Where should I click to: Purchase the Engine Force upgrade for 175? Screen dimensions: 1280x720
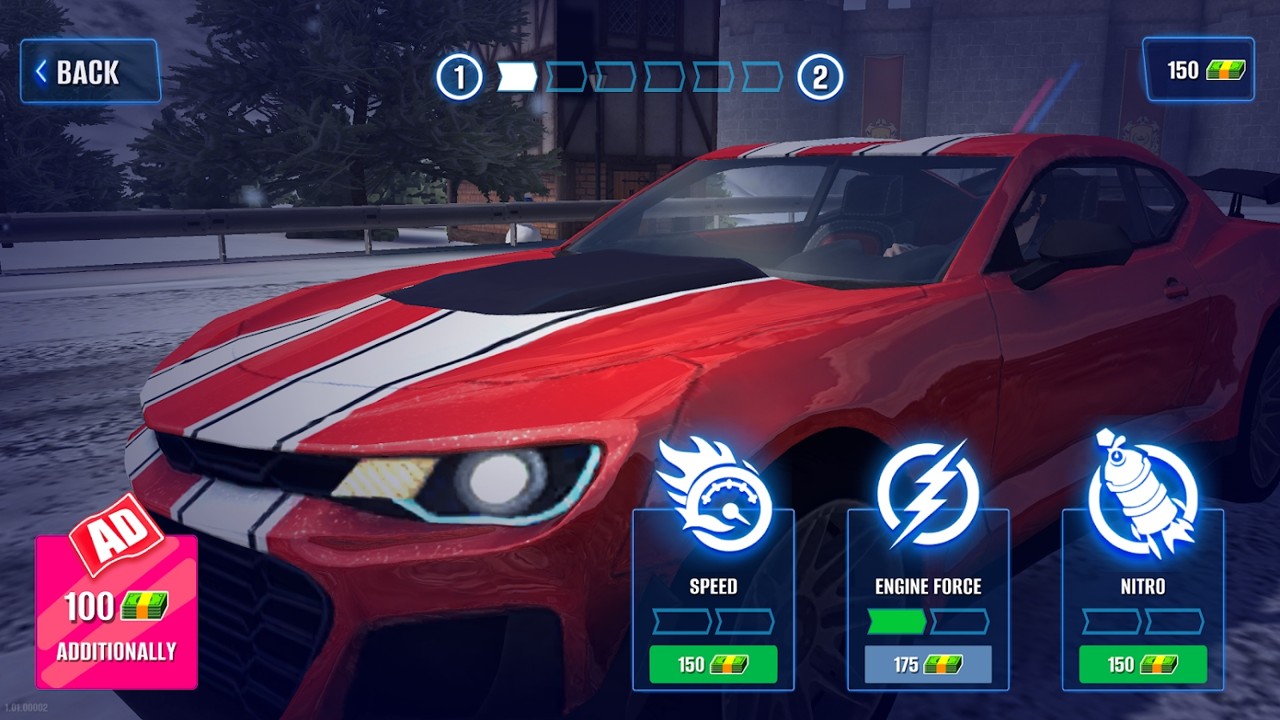coord(928,664)
